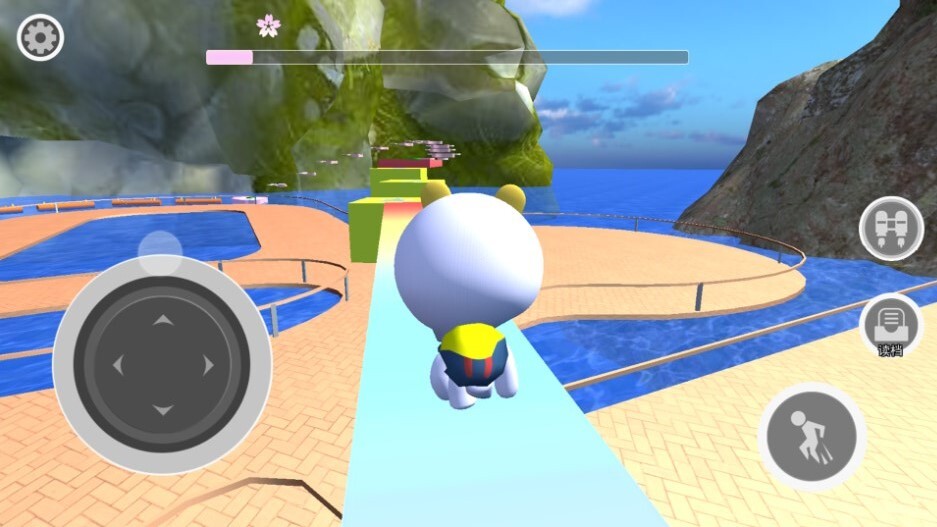Activate the jetpack button
Image resolution: width=937 pixels, height=527 pixels.
[890, 227]
